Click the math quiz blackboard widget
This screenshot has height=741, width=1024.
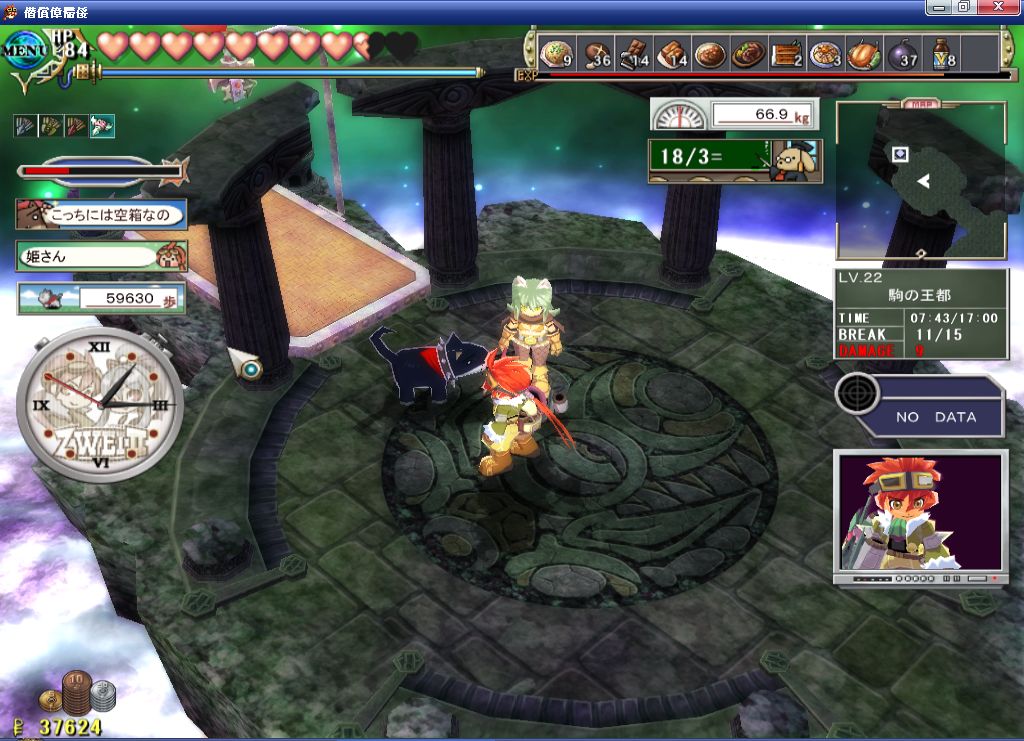[x=733, y=159]
